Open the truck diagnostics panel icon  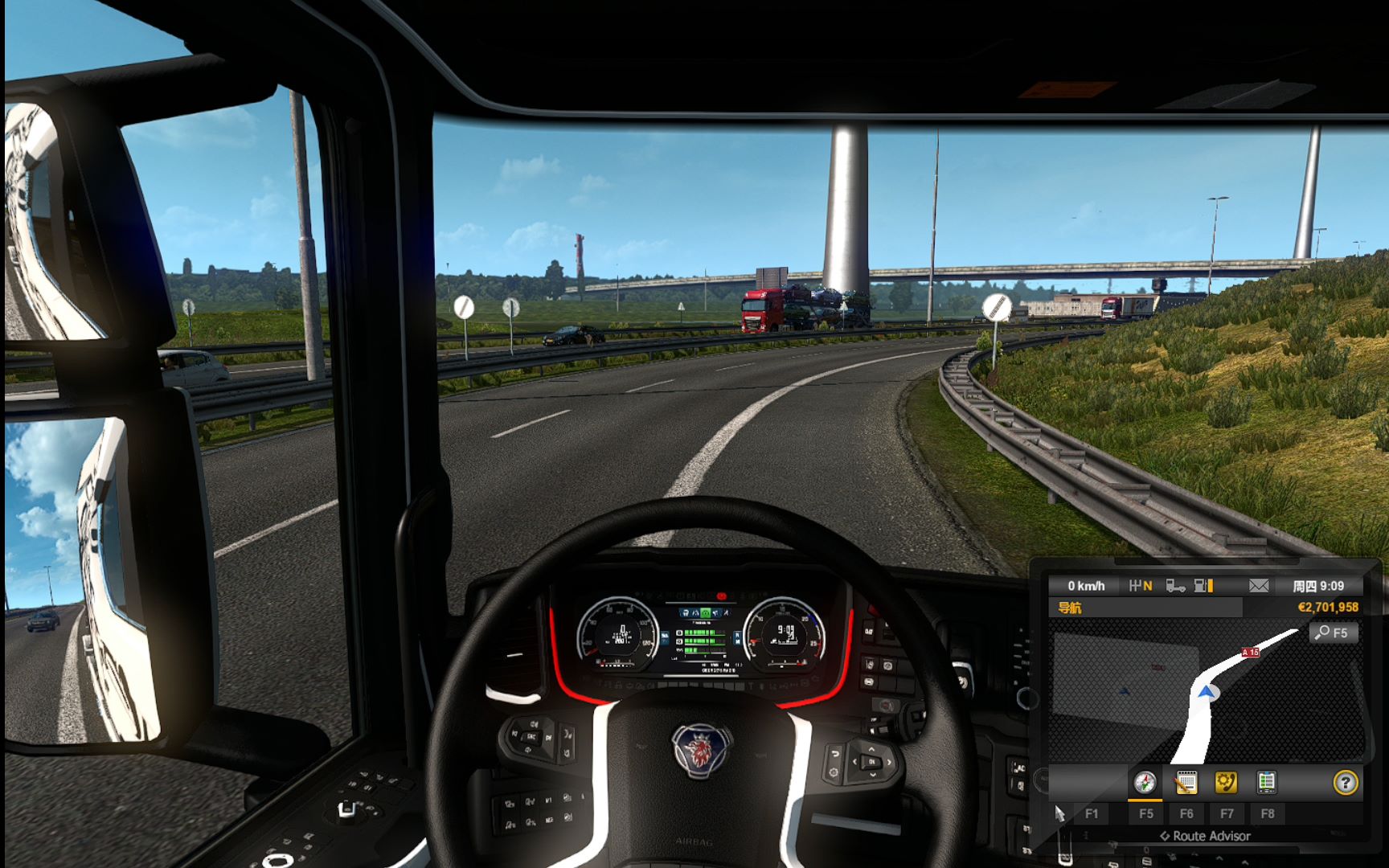pos(1267,781)
